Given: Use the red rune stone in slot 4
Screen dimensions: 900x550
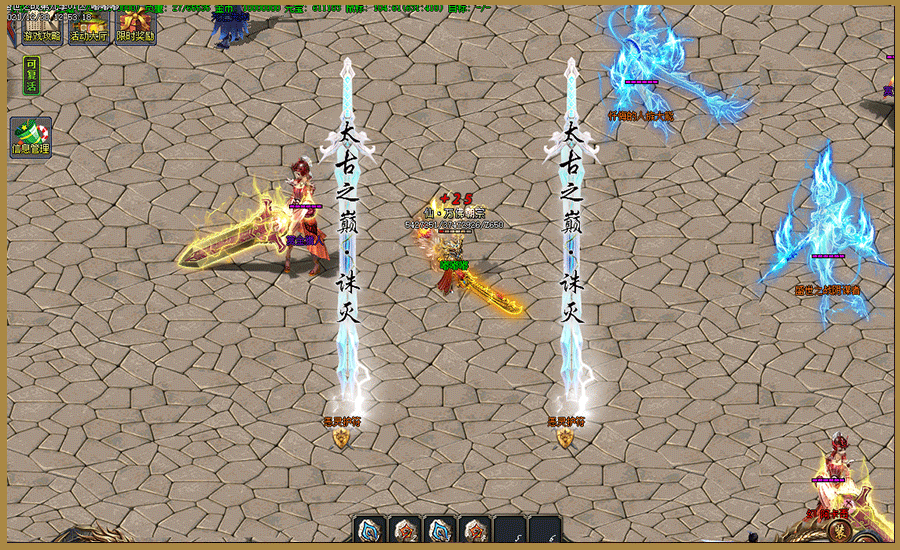Looking at the screenshot, I should pyautogui.click(x=475, y=531).
